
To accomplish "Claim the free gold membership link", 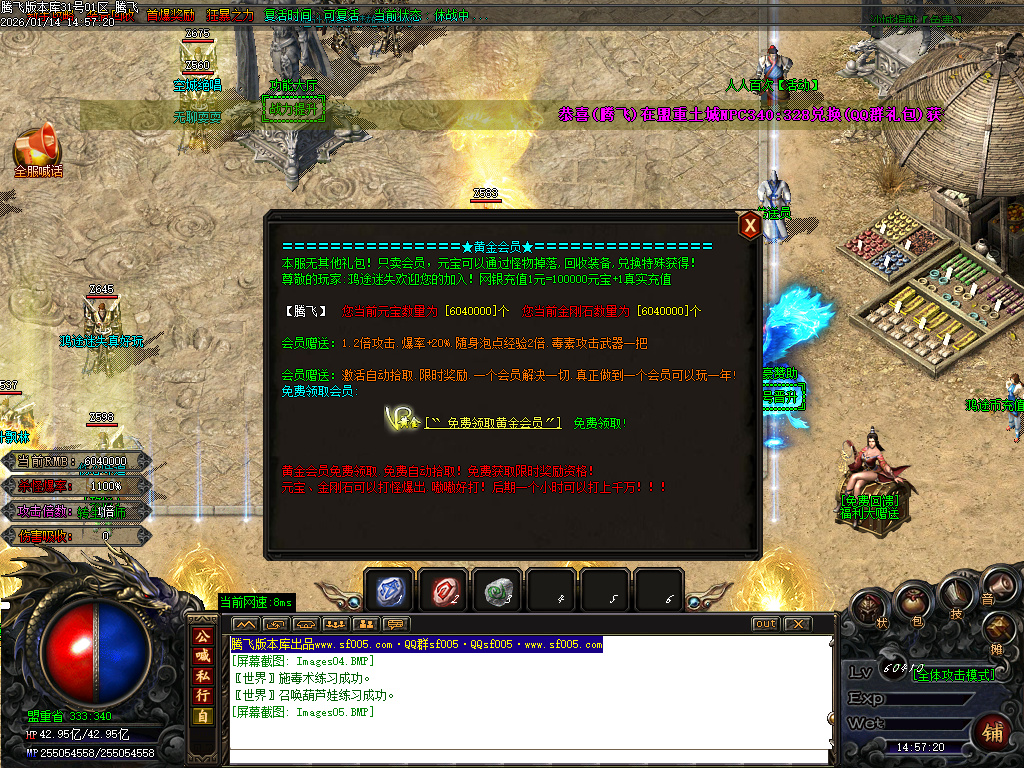I will 492,423.
